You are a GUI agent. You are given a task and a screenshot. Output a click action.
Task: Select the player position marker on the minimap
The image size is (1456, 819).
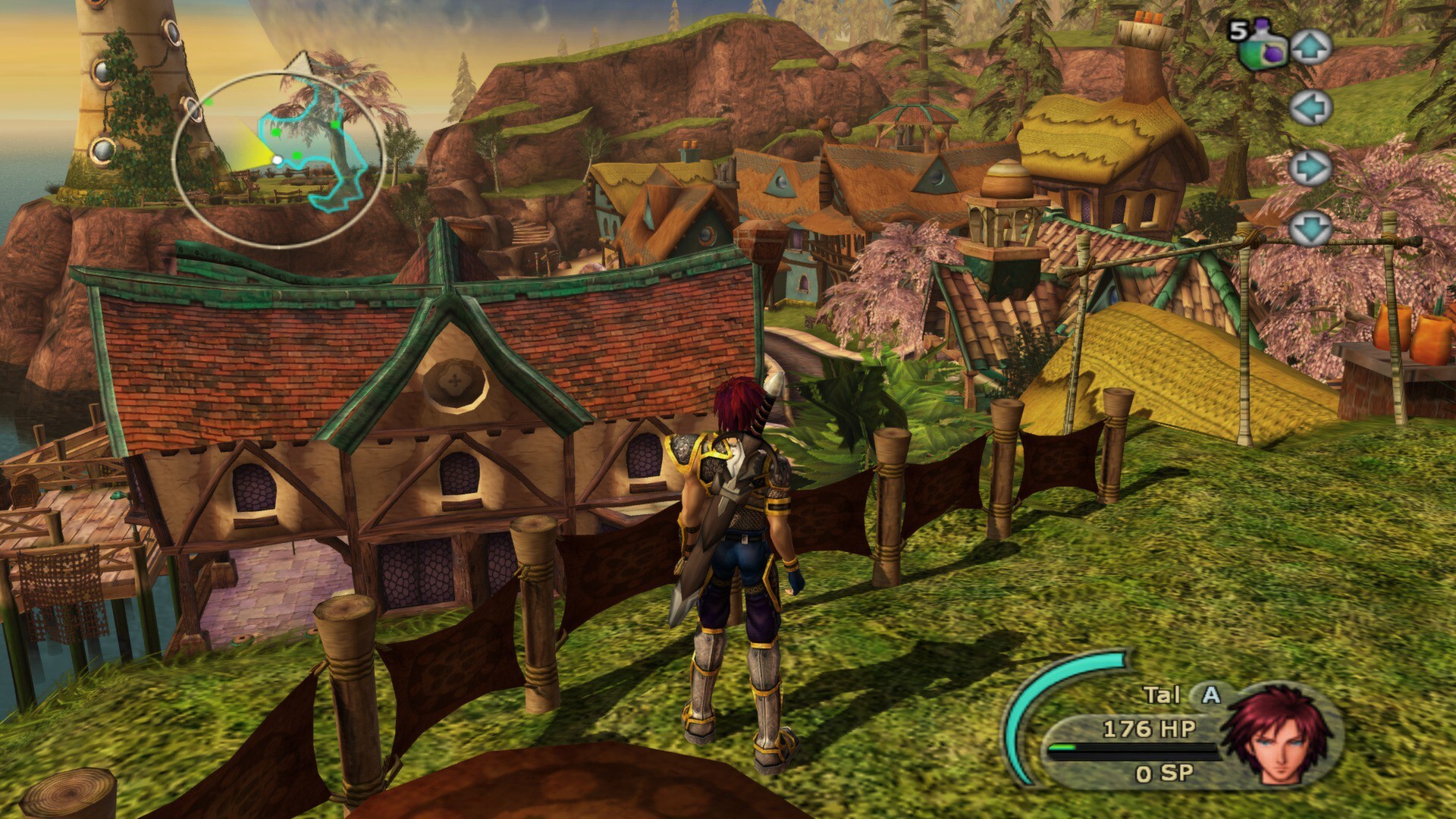click(278, 160)
